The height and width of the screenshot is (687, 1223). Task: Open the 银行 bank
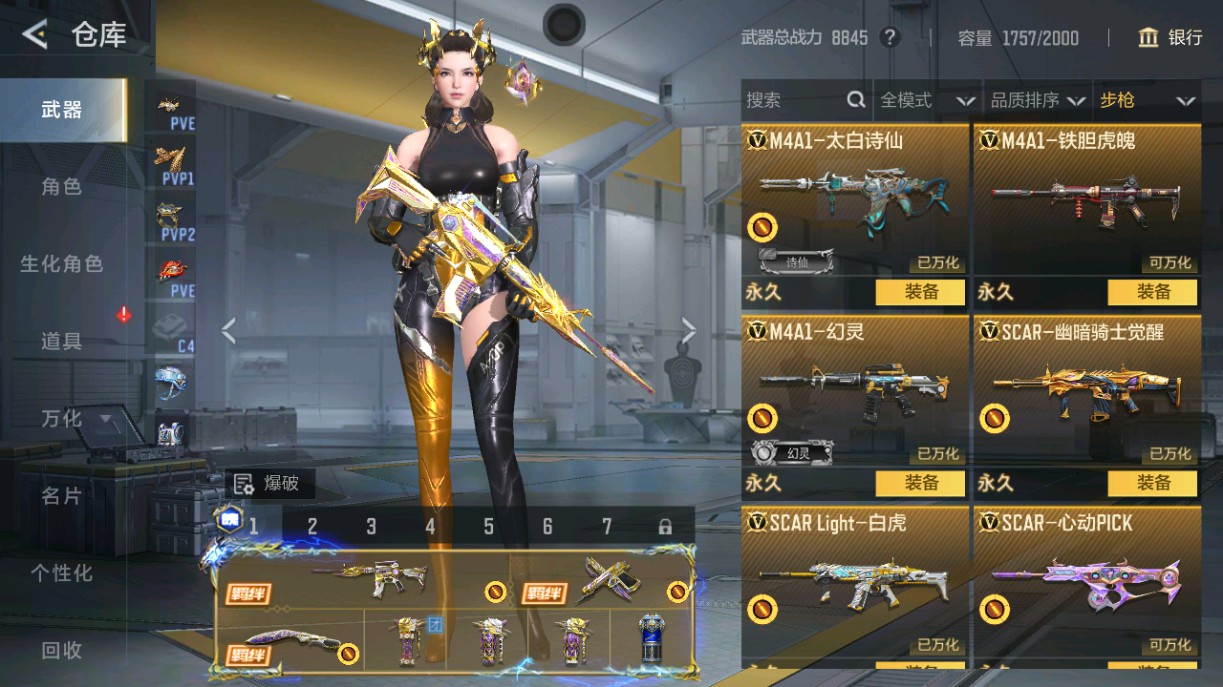click(1170, 38)
